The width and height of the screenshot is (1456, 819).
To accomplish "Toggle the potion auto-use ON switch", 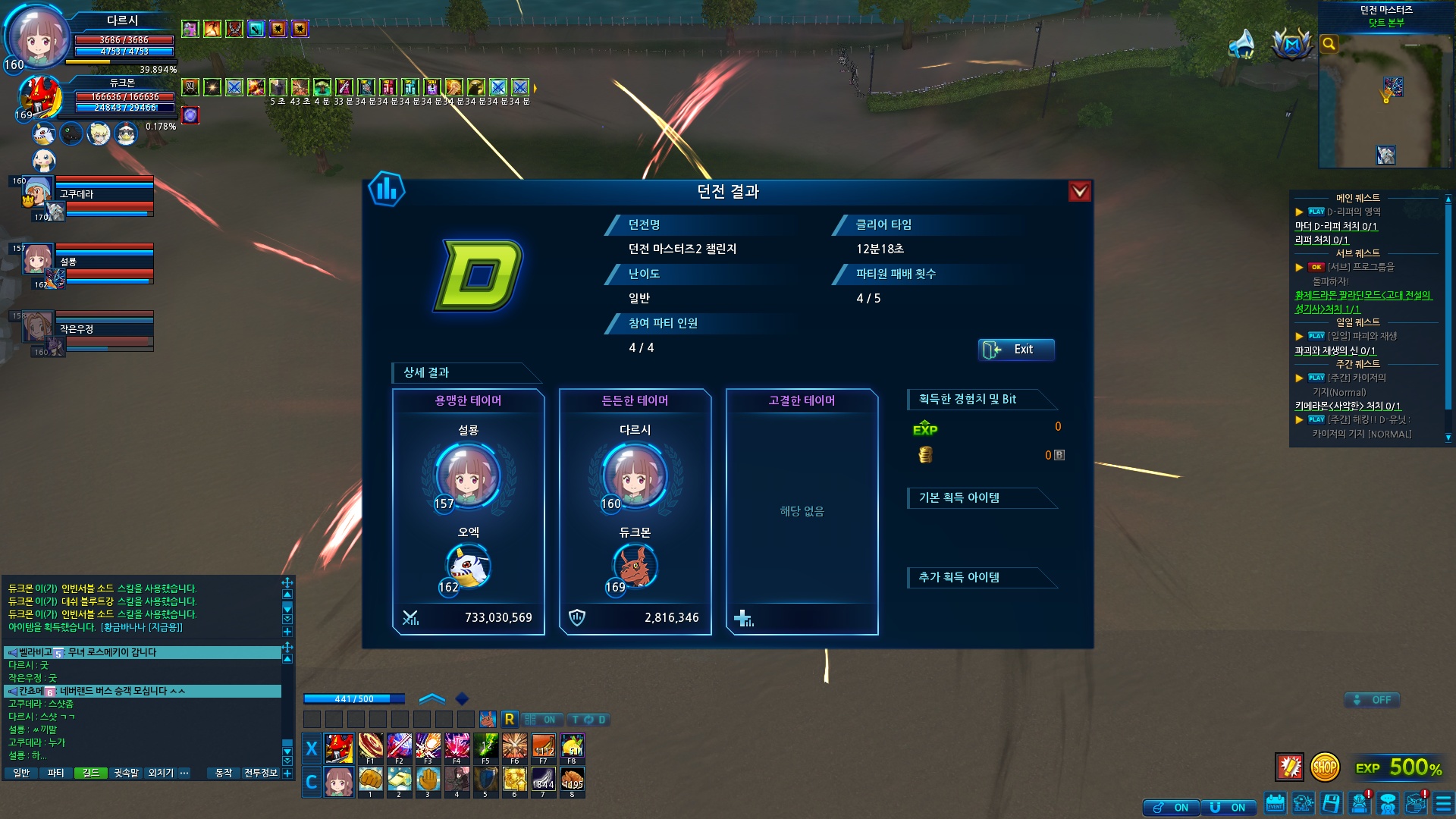I will 1172,808.
